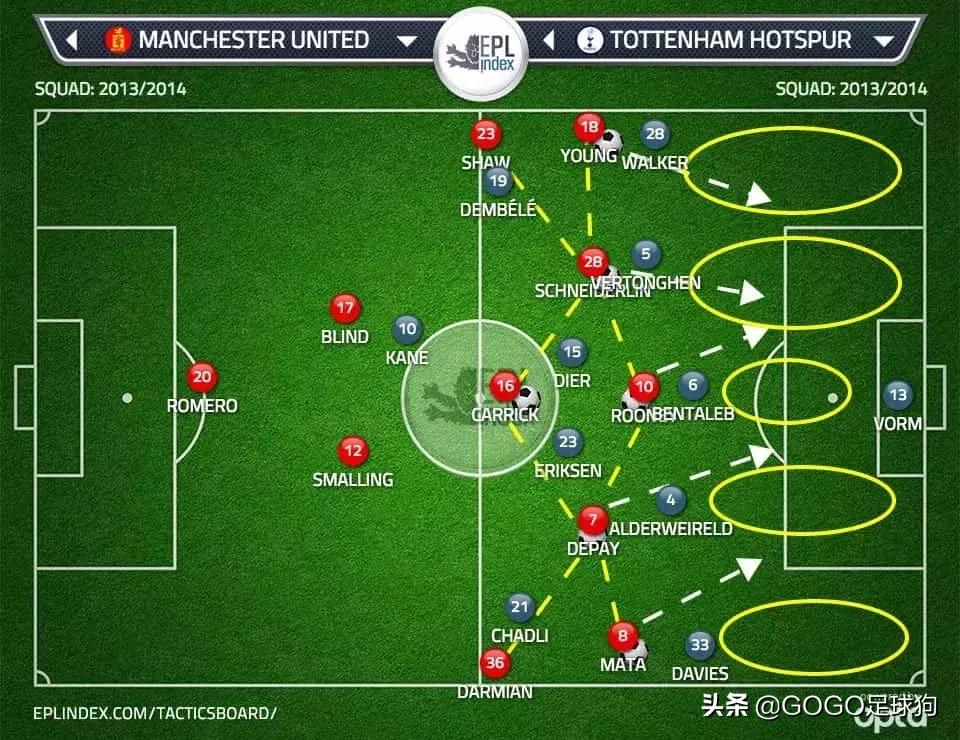This screenshot has width=960, height=740.
Task: Select the Blind number 17 token
Action: pyautogui.click(x=345, y=308)
